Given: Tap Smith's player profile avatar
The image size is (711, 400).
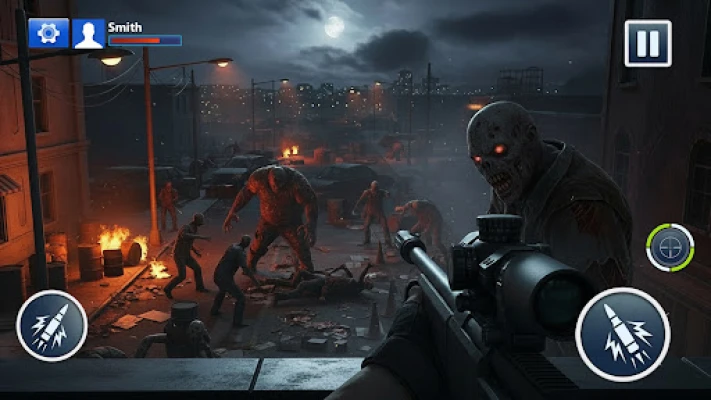Looking at the screenshot, I should (x=88, y=33).
